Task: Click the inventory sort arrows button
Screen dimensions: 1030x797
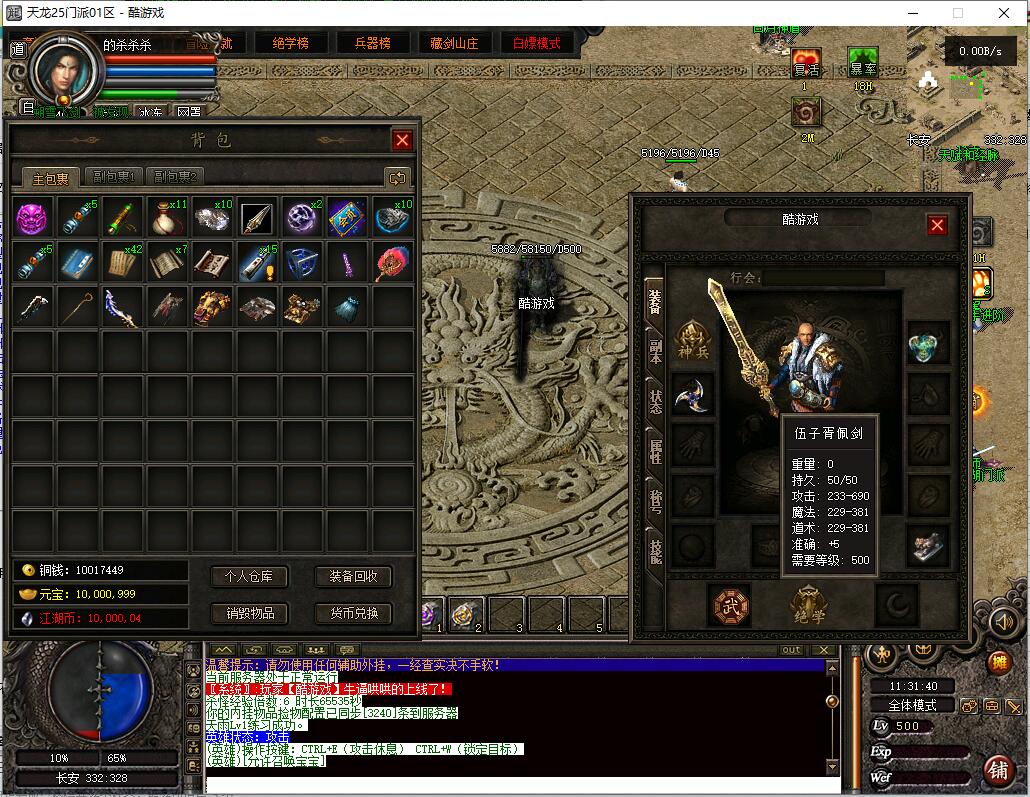Action: point(397,178)
